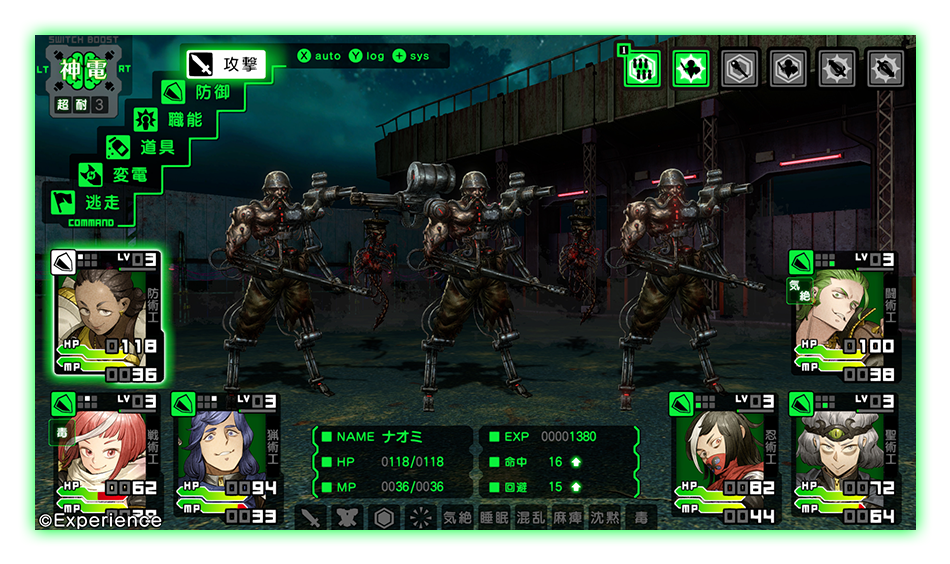Select the green-haired 闘術工 party portrait
Screen dimensions: 950x564
coord(843,315)
